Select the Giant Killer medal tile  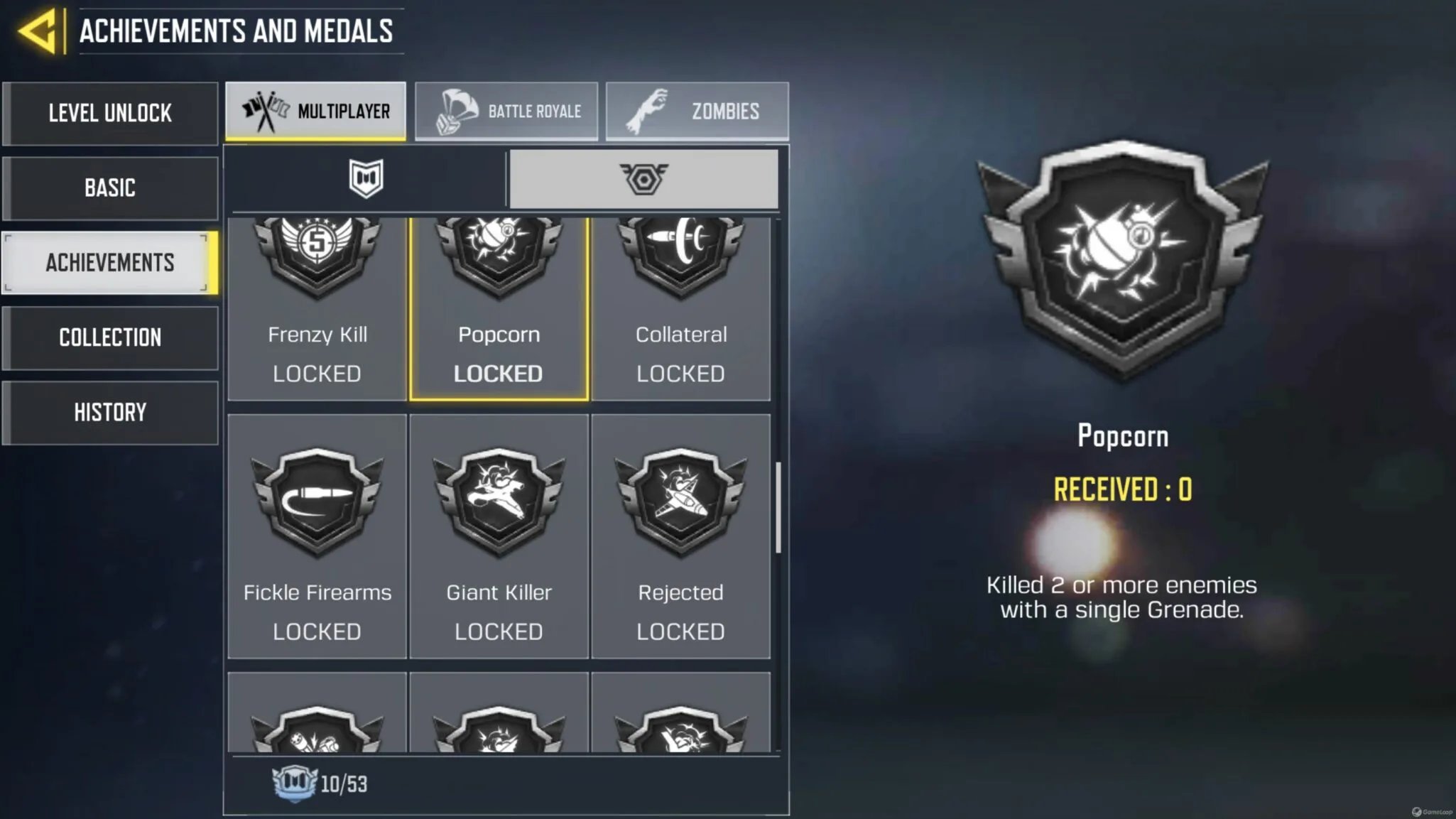pyautogui.click(x=499, y=536)
